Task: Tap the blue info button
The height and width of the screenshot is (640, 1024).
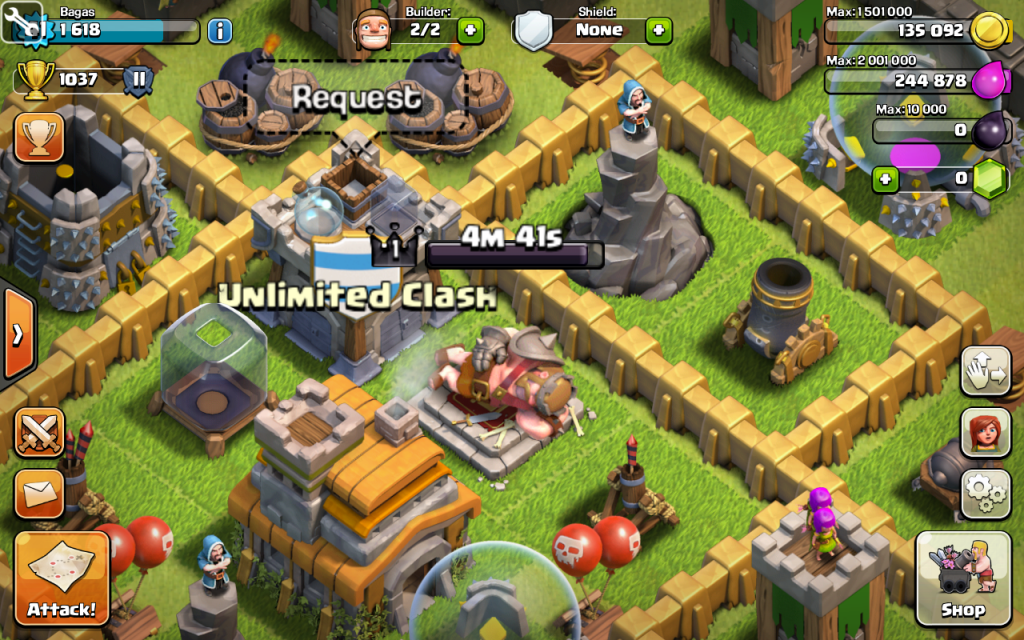Action: click(219, 30)
